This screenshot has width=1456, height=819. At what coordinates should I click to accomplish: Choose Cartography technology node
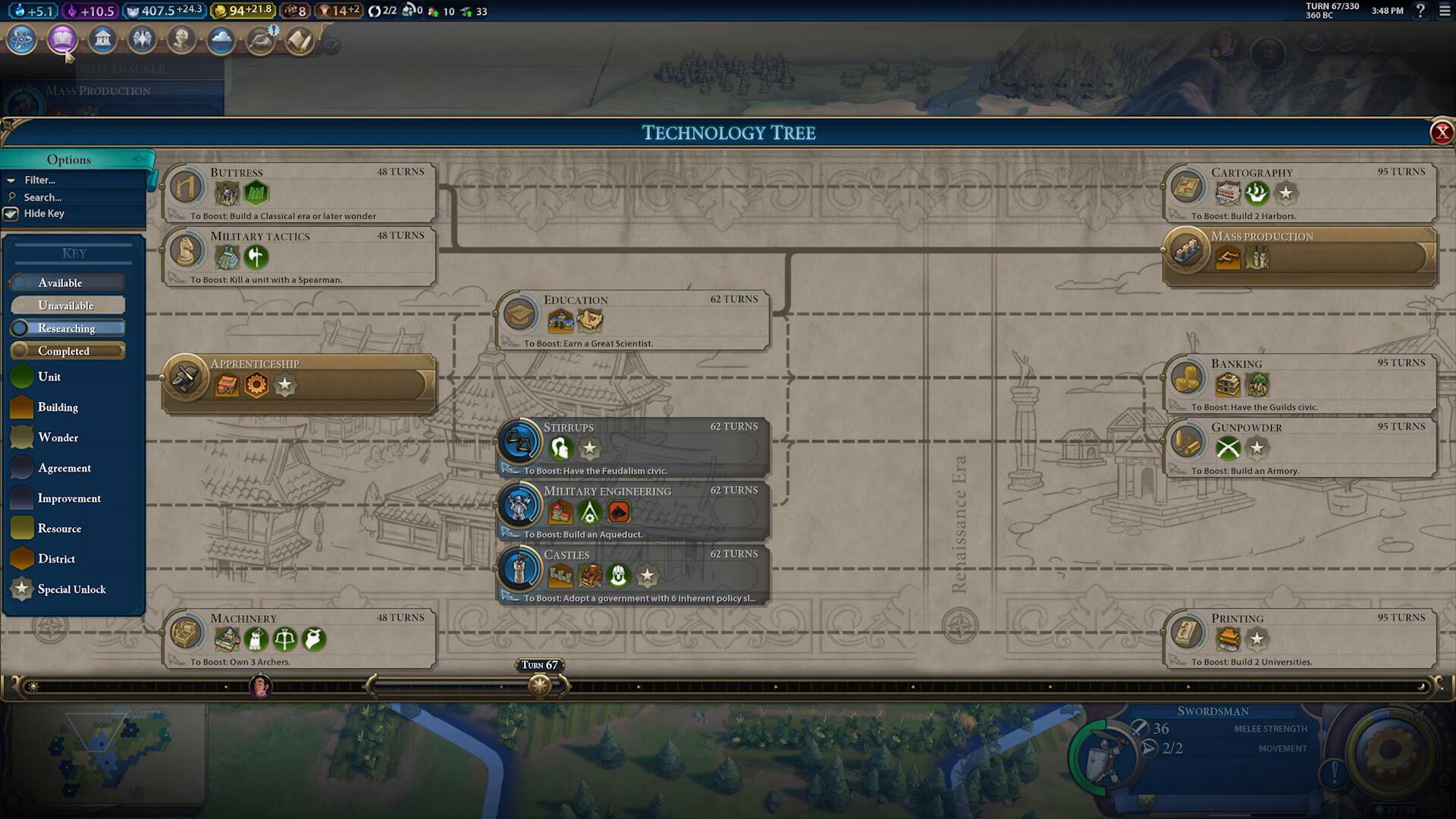1300,193
